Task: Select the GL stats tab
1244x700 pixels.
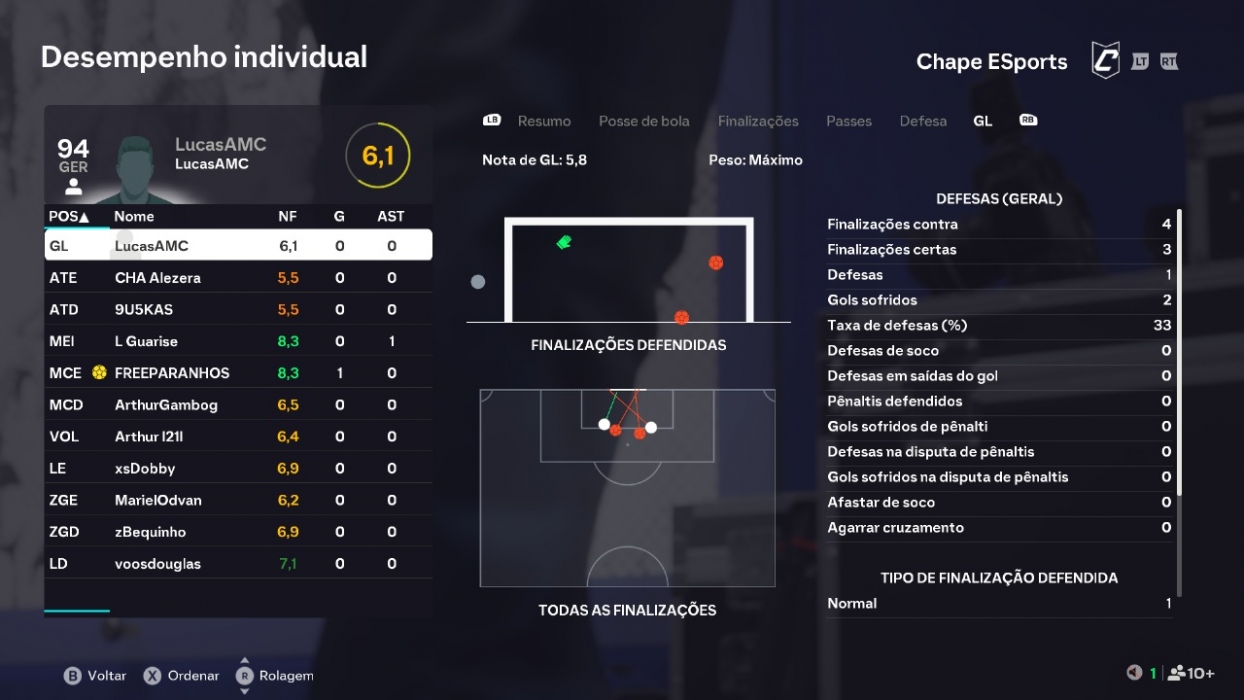Action: 983,121
